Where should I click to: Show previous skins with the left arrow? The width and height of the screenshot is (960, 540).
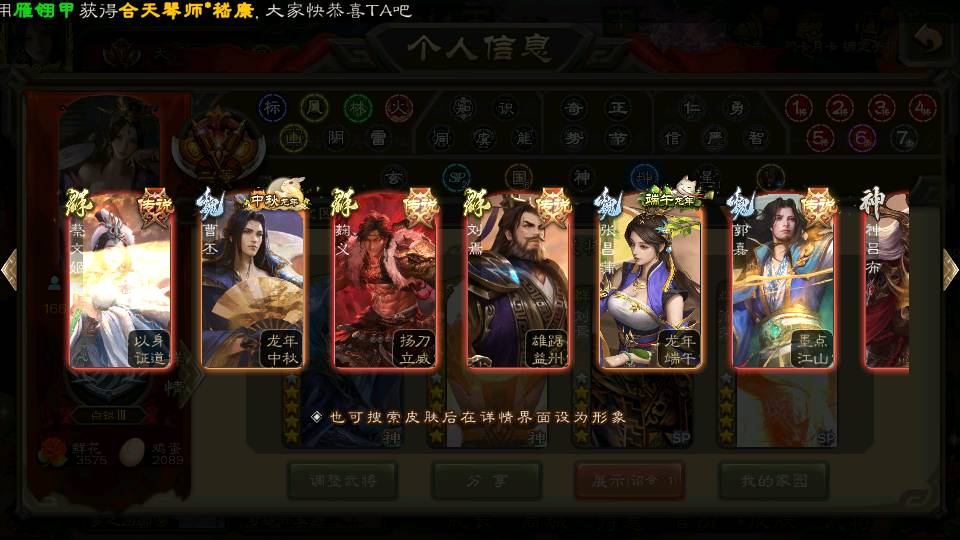(x=10, y=269)
